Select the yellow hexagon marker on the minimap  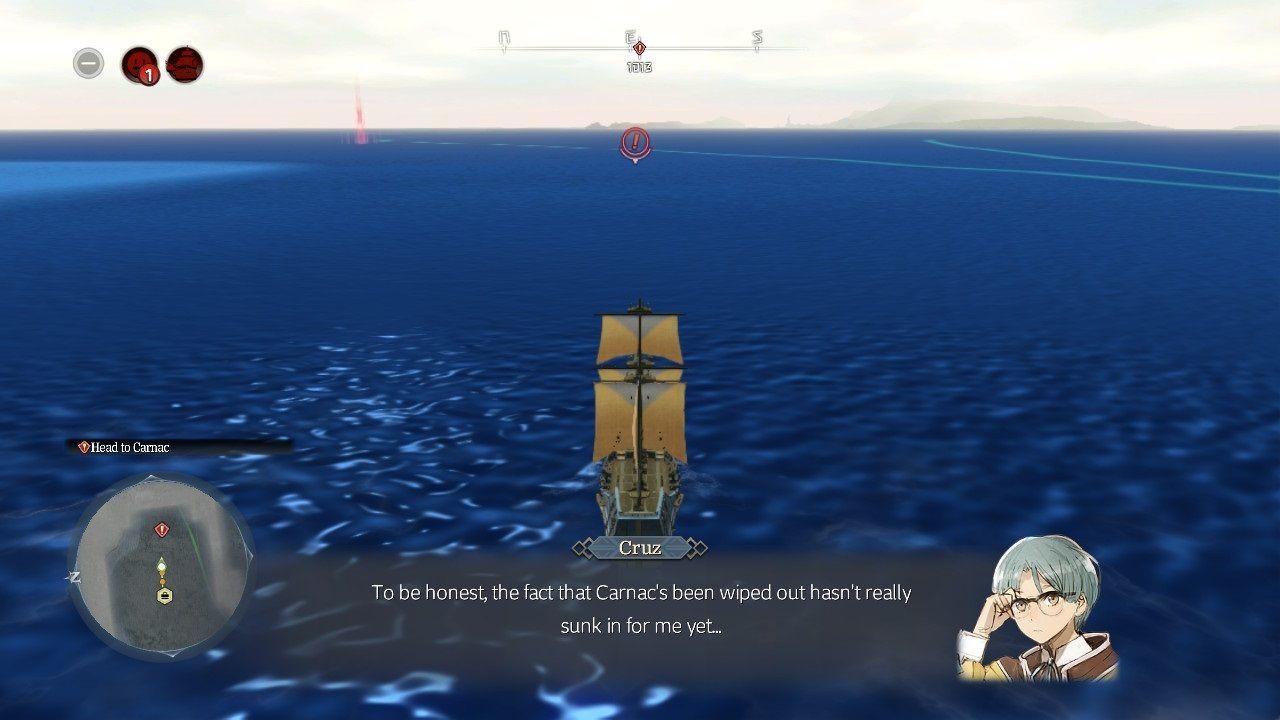[x=164, y=596]
